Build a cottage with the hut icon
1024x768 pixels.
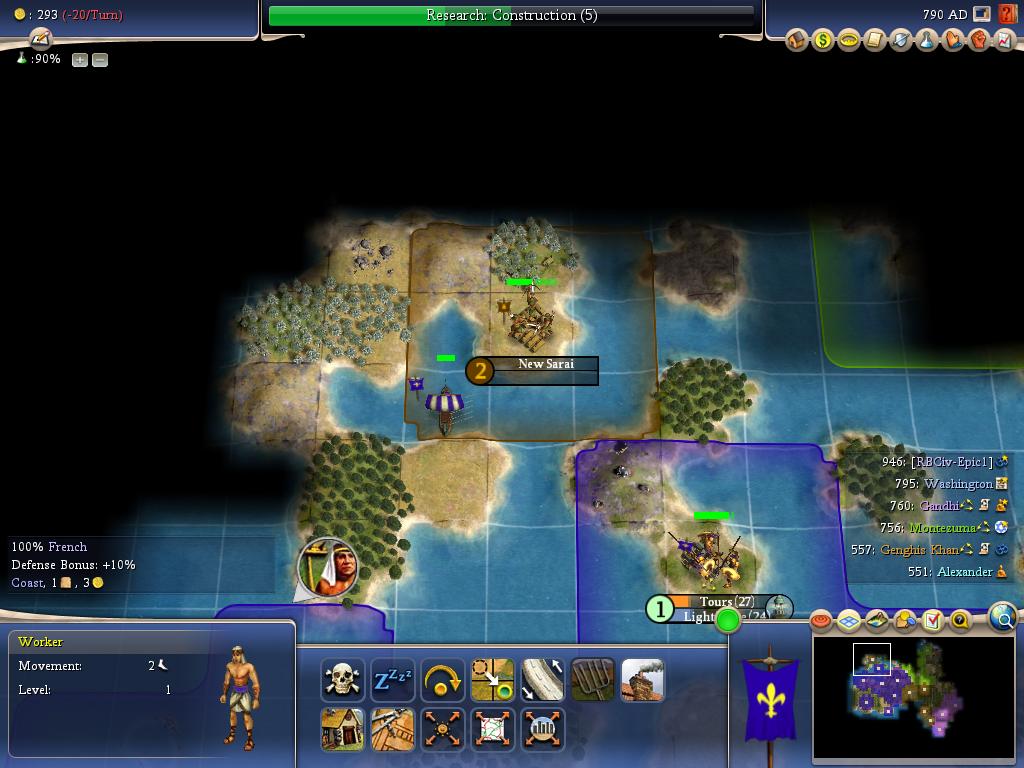(343, 729)
